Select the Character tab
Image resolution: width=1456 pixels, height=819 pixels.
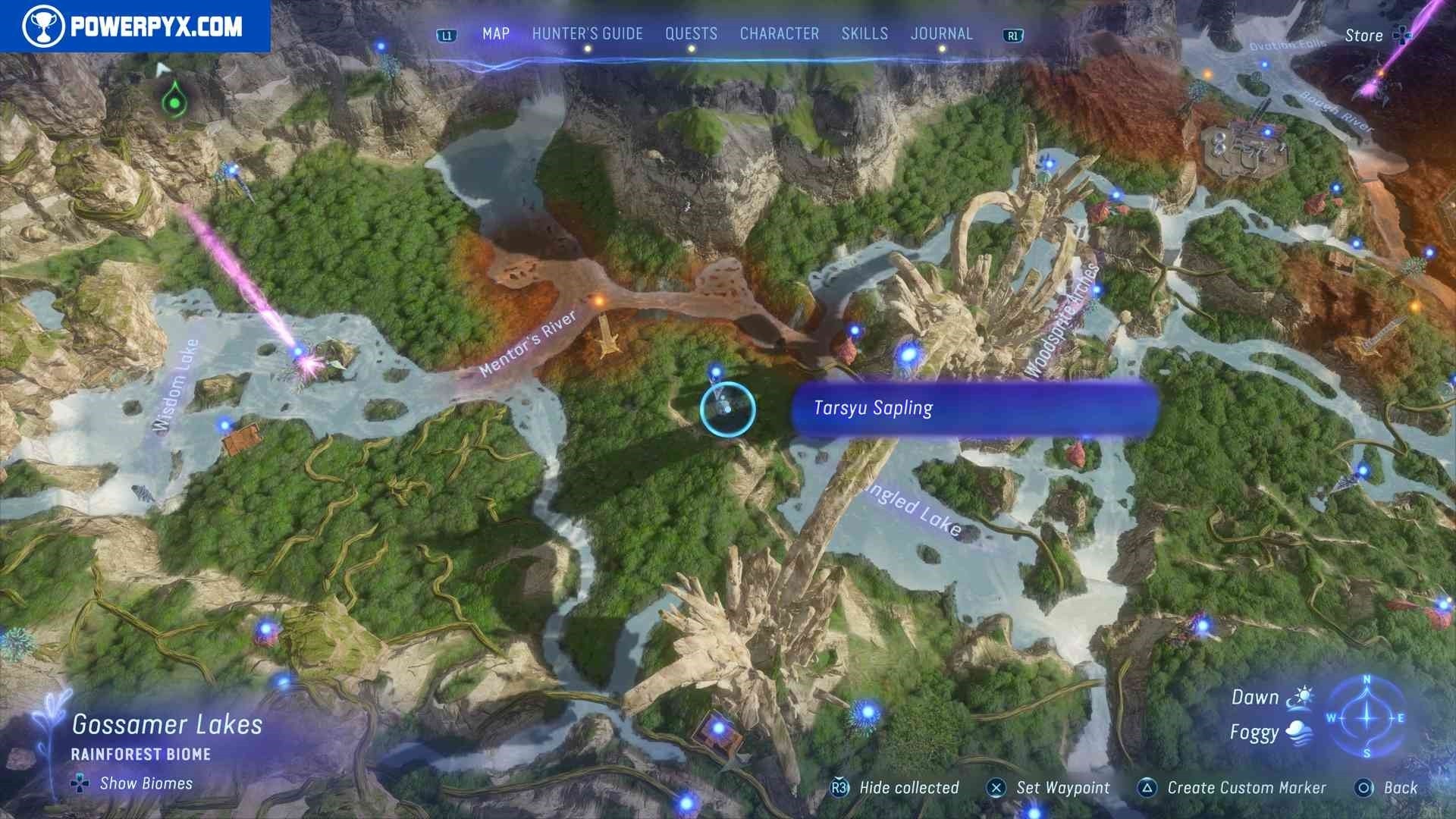coord(779,34)
